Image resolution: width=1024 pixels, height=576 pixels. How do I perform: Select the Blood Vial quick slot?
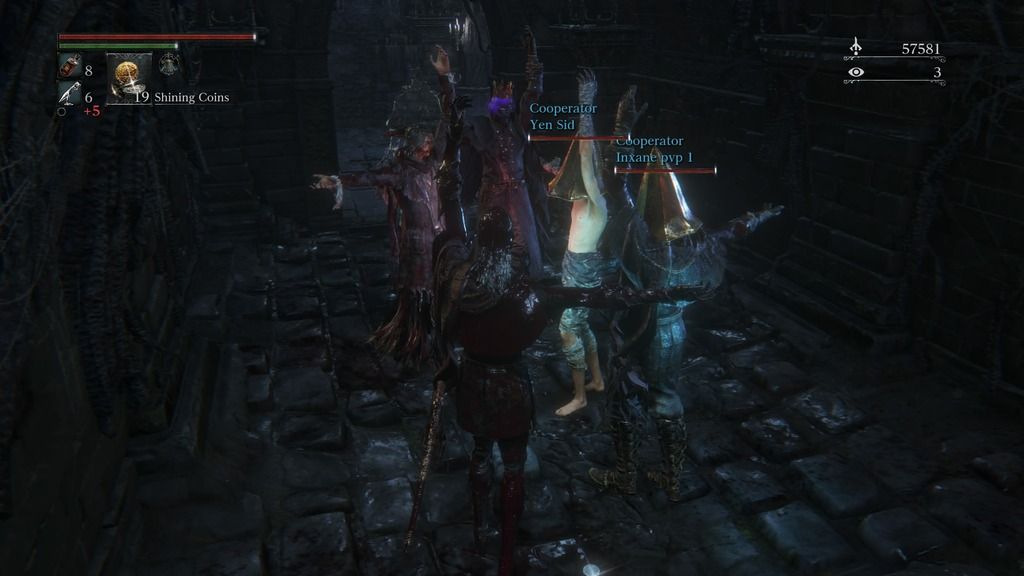coord(68,68)
